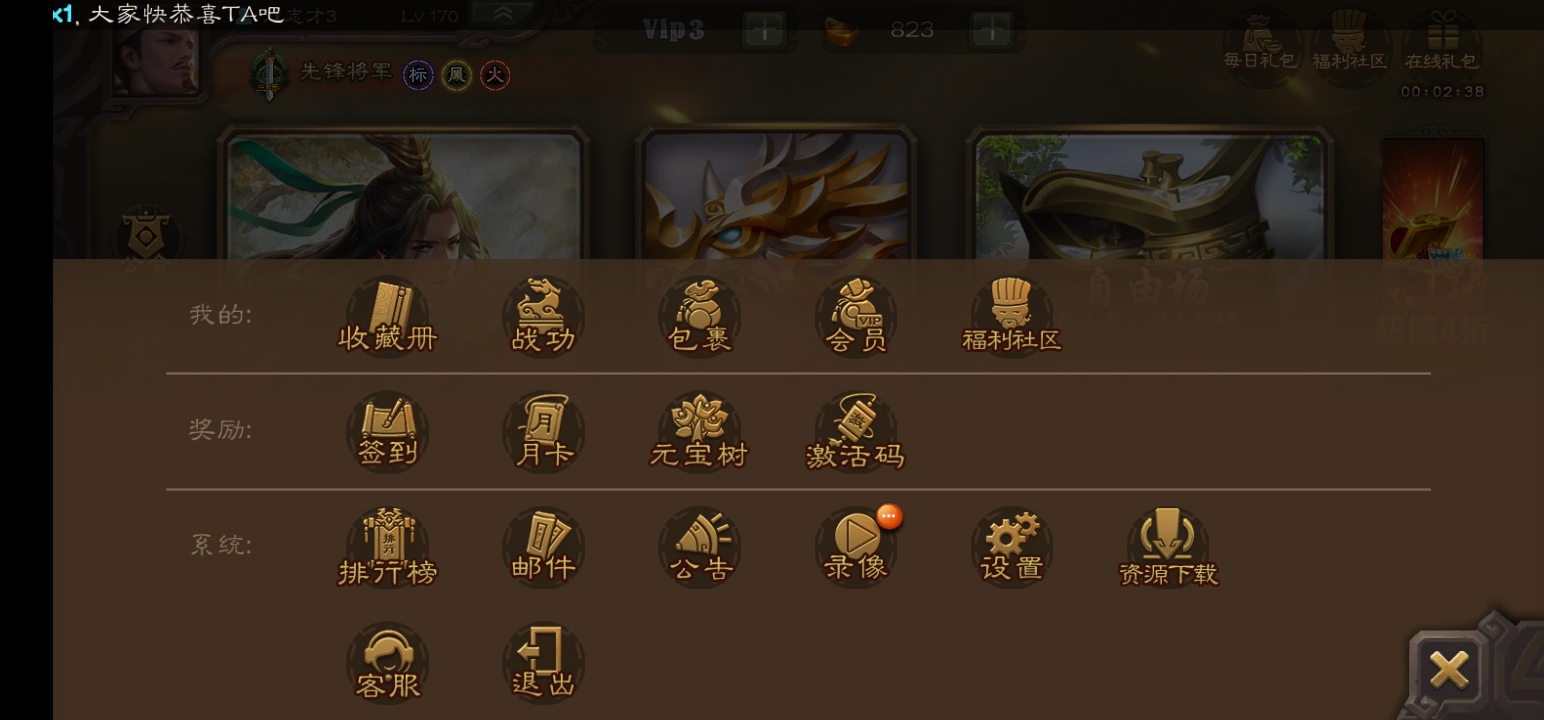The height and width of the screenshot is (720, 1544).
Task: Open the 战功 battle merits screen
Action: (543, 316)
